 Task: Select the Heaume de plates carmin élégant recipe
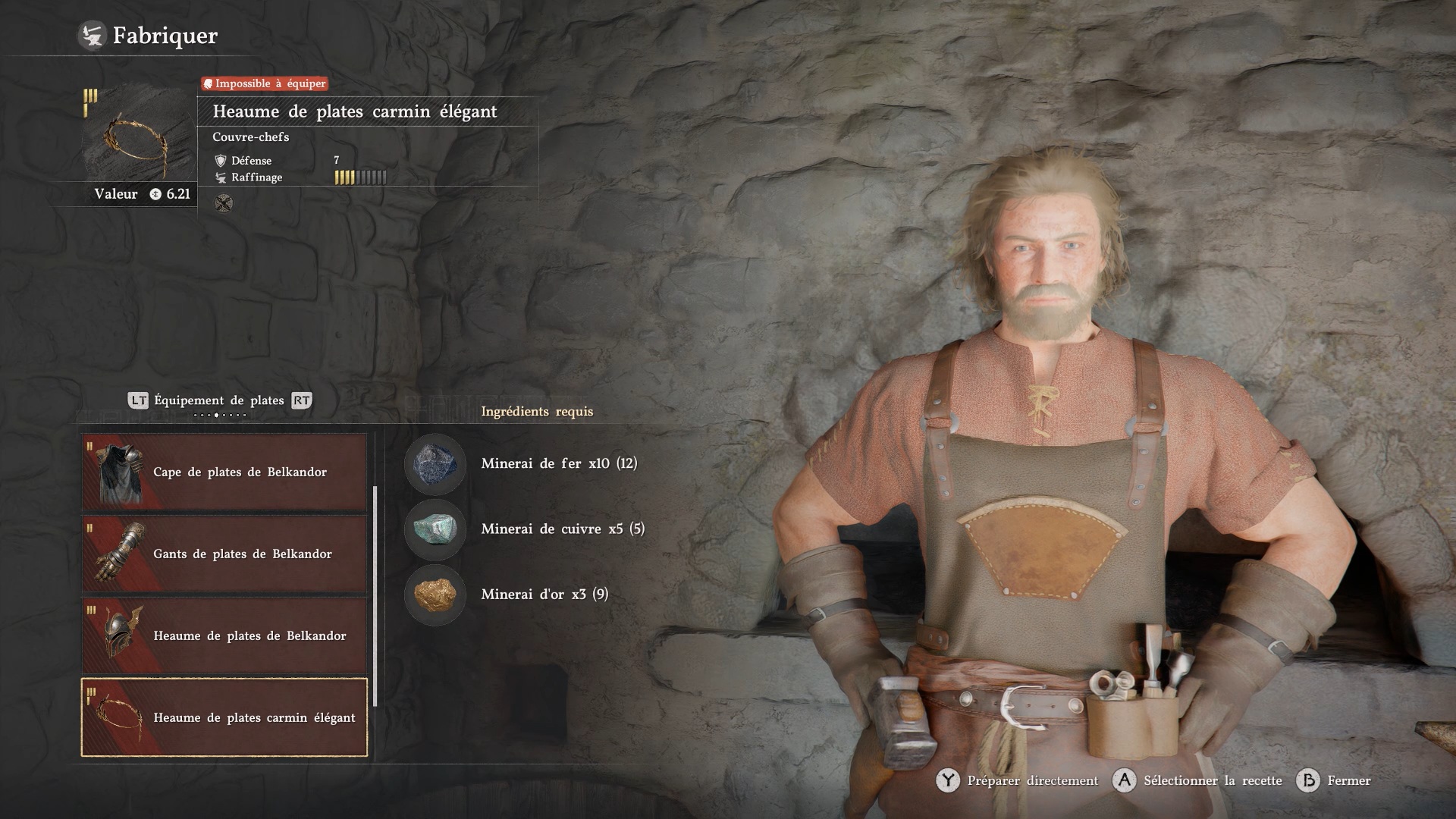click(224, 717)
